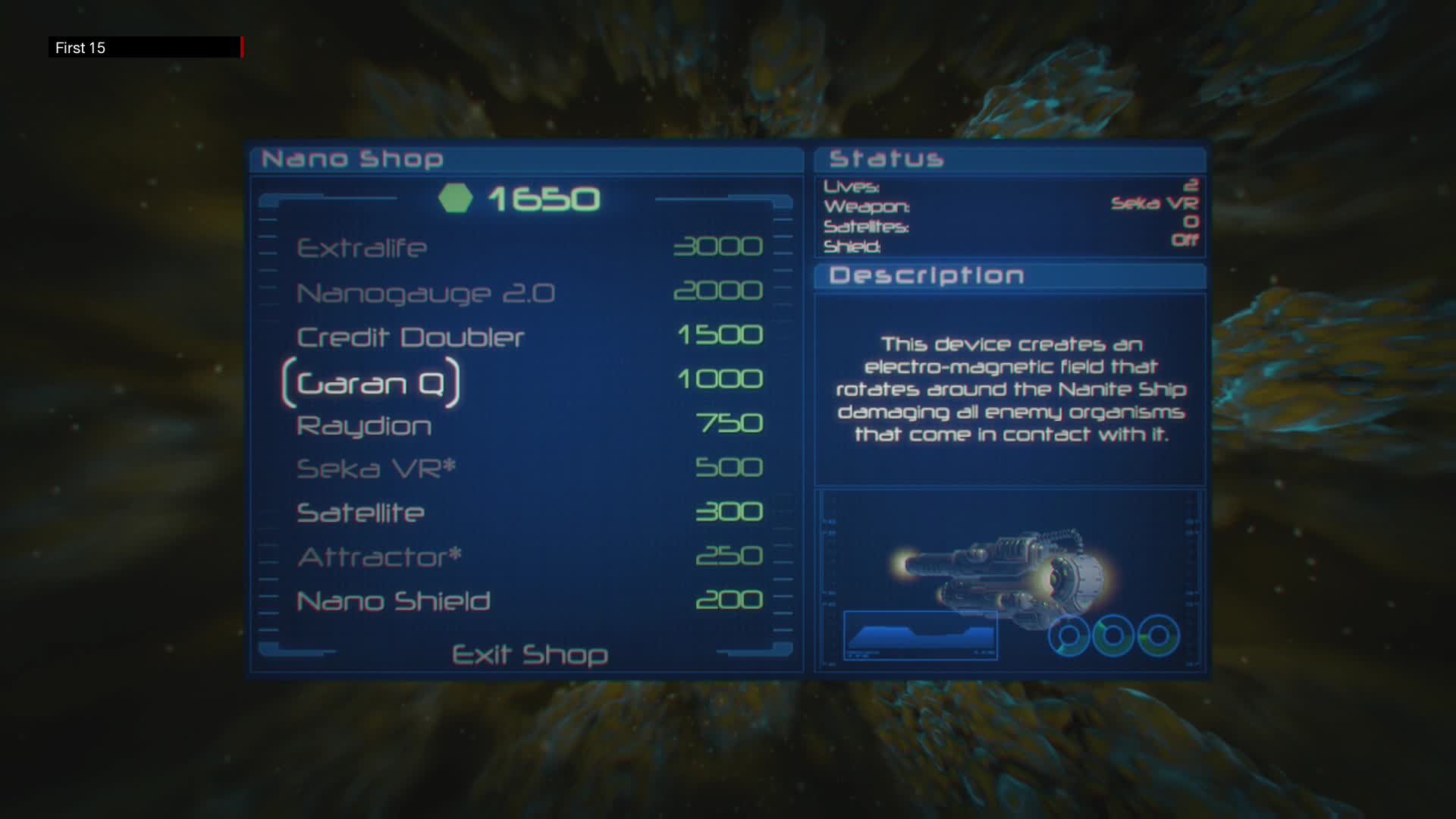Select the Credit Doubler for 1500

[409, 337]
